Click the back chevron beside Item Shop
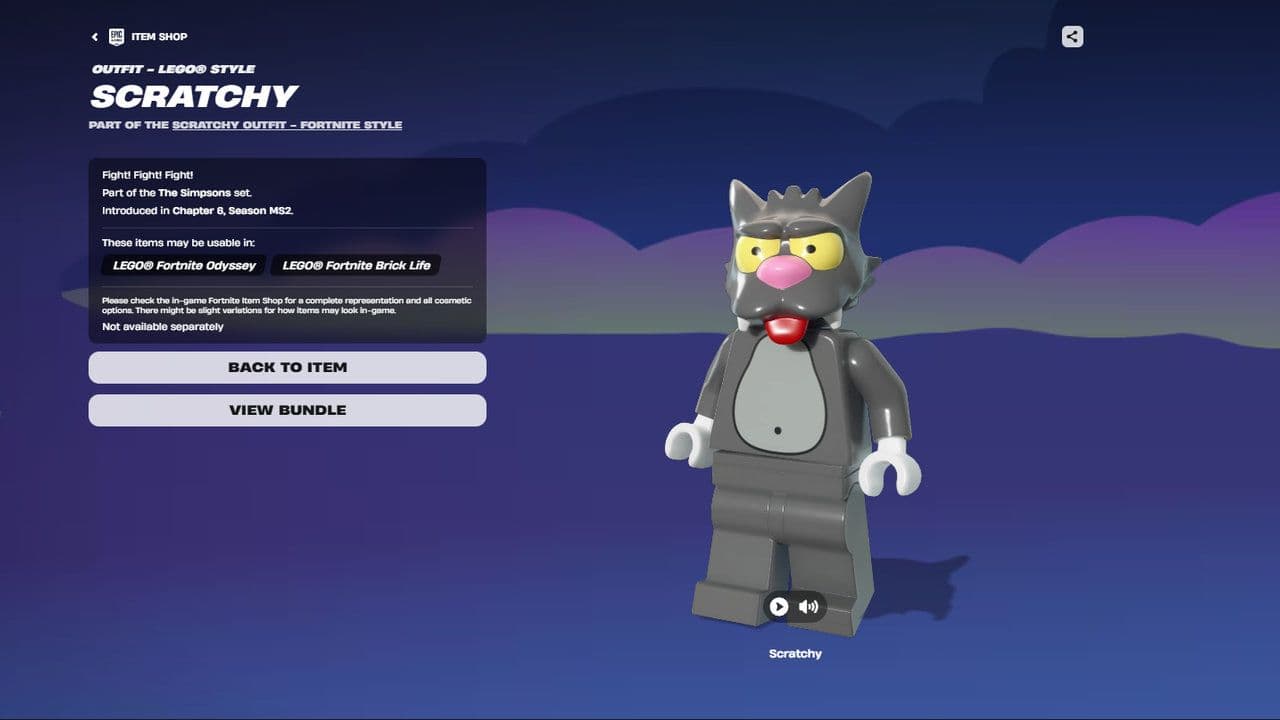This screenshot has width=1280, height=720. coord(95,36)
